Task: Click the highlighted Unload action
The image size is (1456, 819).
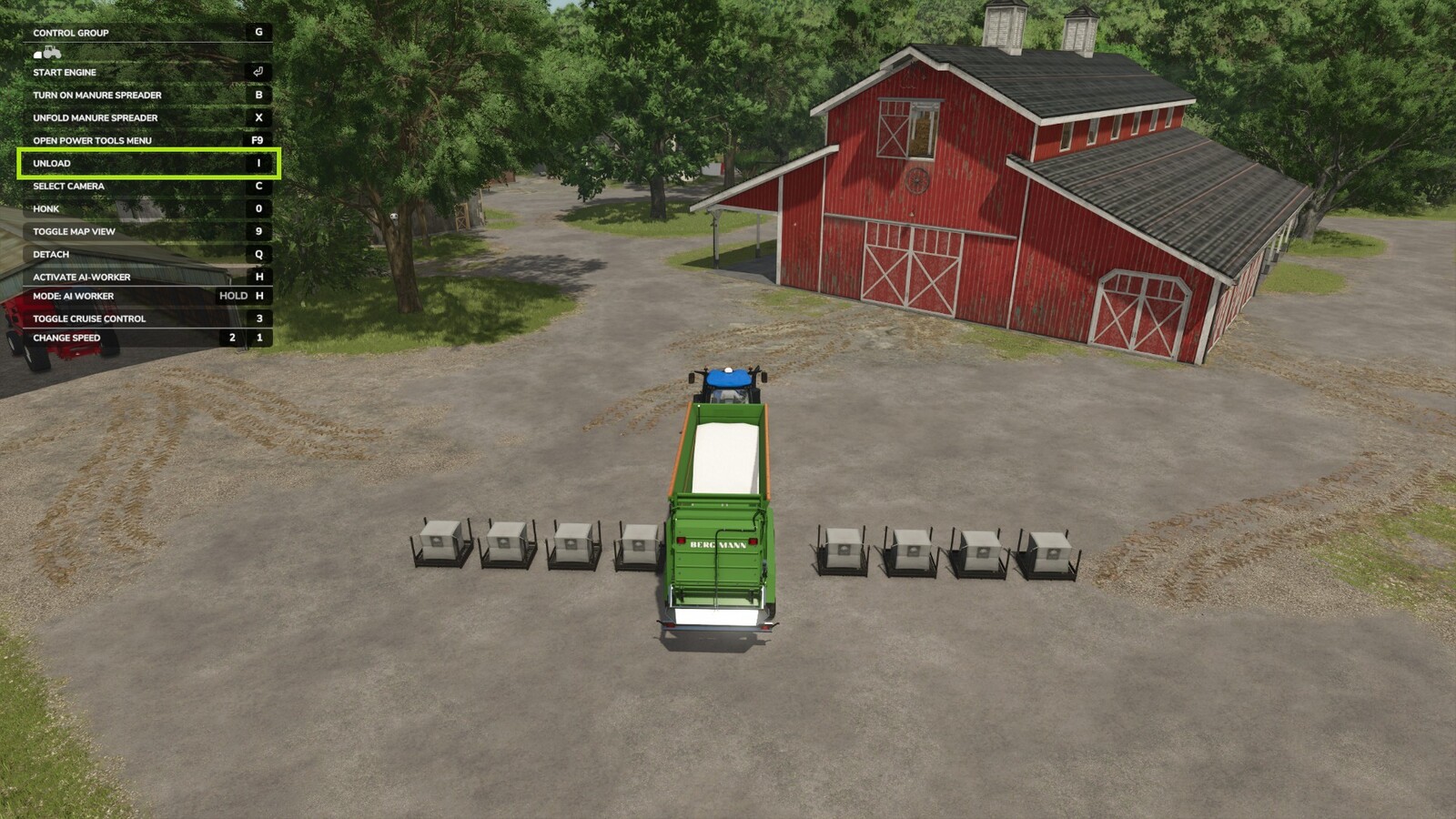Action: pyautogui.click(x=50, y=163)
